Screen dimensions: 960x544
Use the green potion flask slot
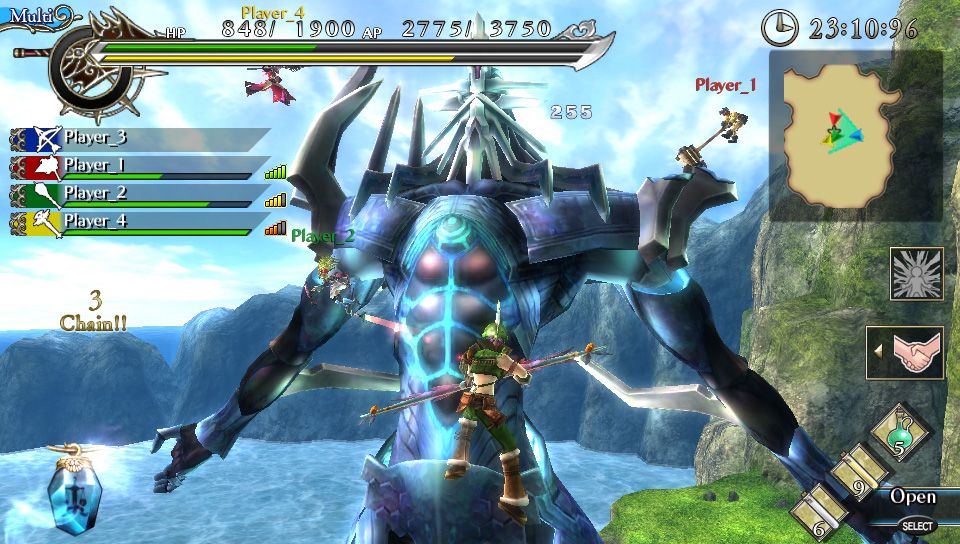[x=900, y=434]
